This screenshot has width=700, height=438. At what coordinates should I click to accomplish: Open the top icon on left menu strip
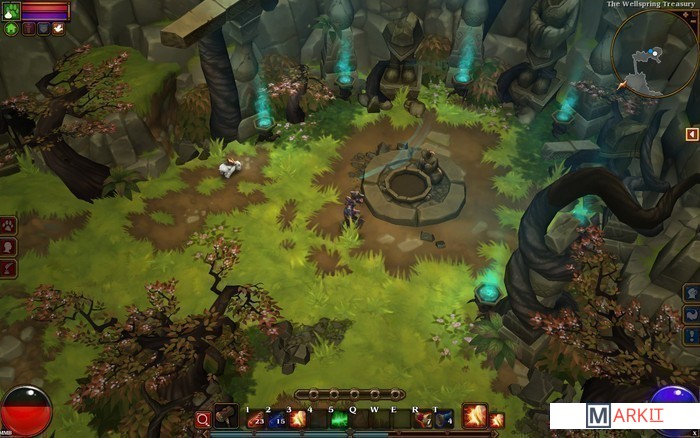coord(9,225)
